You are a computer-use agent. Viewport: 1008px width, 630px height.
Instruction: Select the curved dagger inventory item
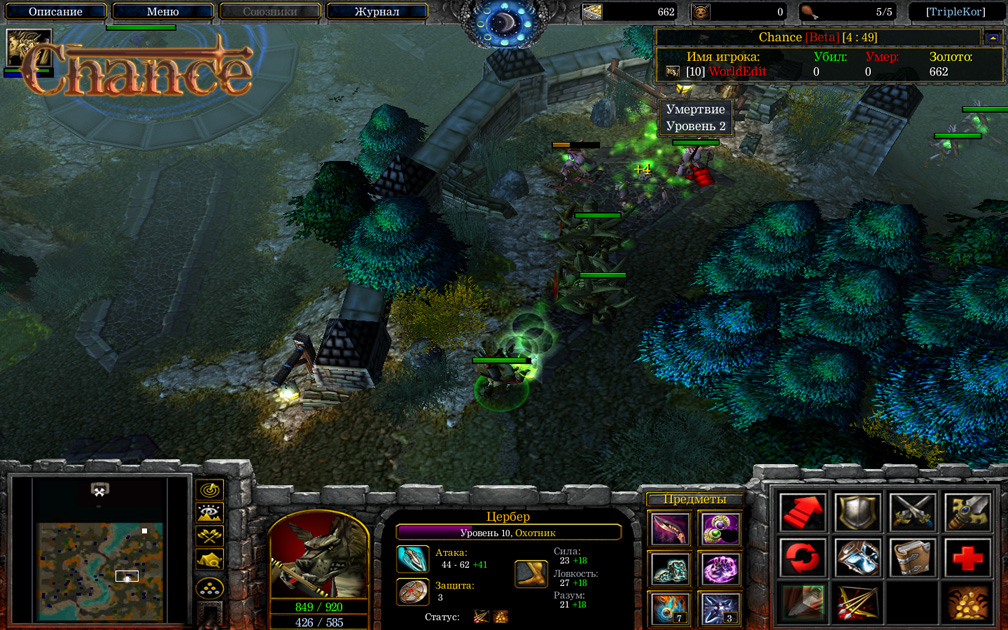669,528
